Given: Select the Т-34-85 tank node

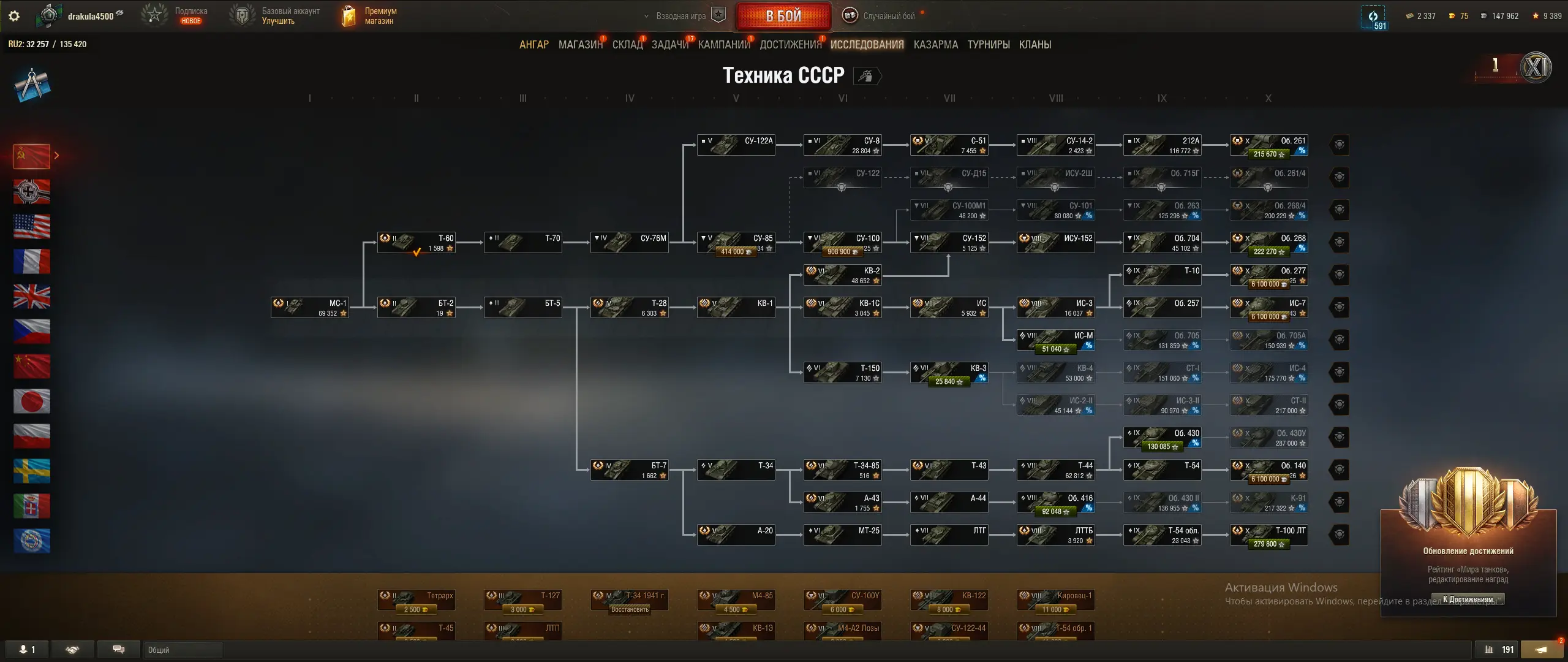Looking at the screenshot, I should (843, 470).
